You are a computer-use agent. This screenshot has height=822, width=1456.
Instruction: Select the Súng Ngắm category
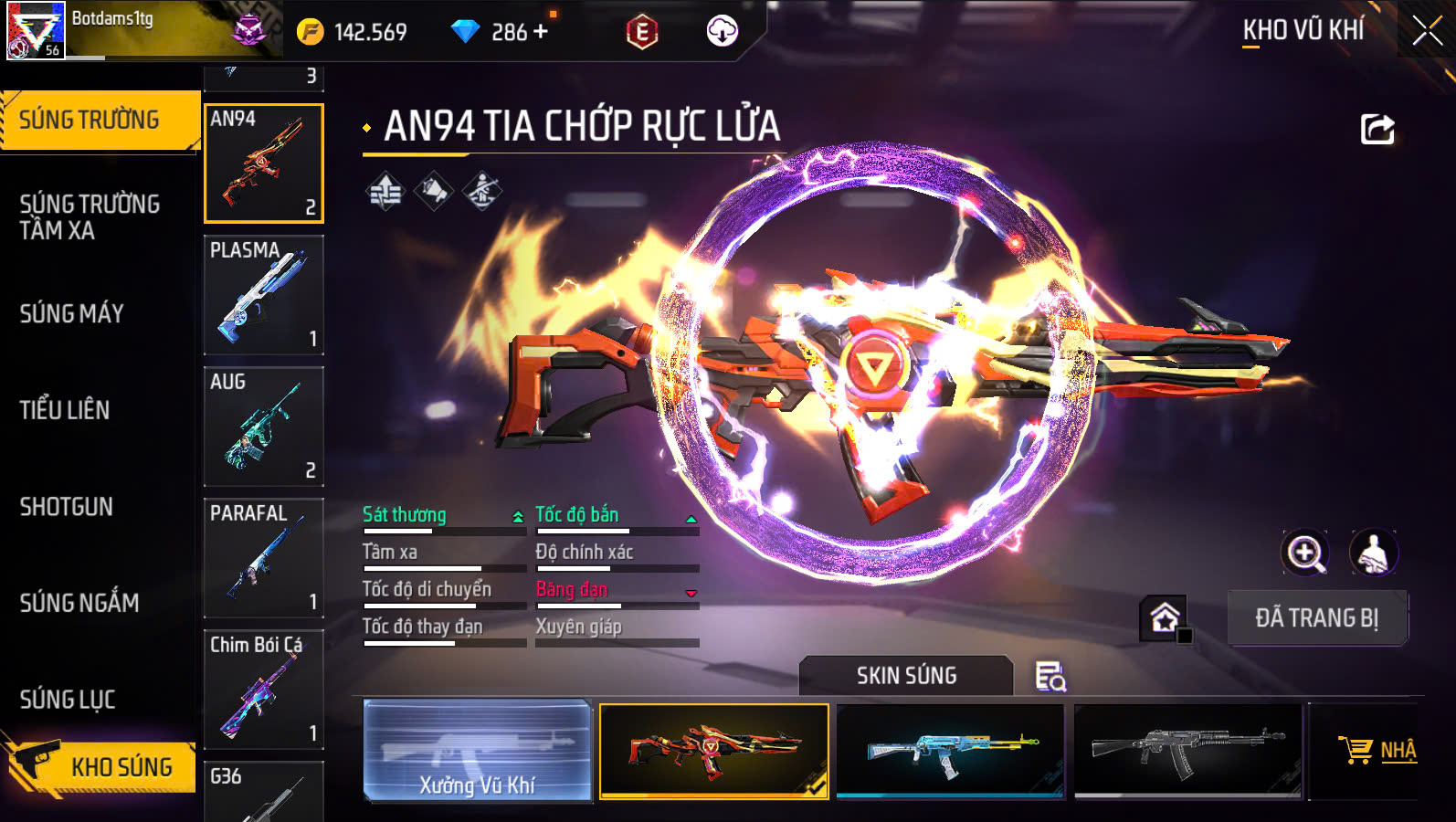[x=80, y=603]
